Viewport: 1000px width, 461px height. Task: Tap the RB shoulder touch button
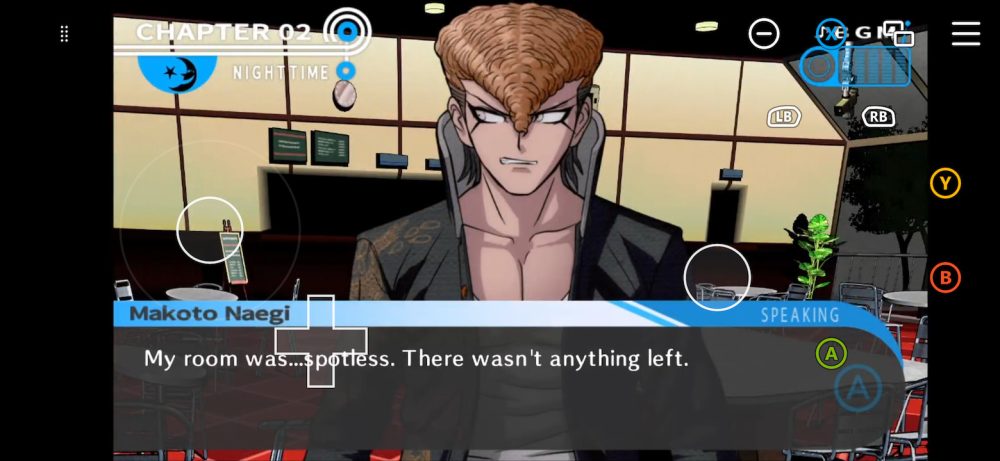[878, 117]
